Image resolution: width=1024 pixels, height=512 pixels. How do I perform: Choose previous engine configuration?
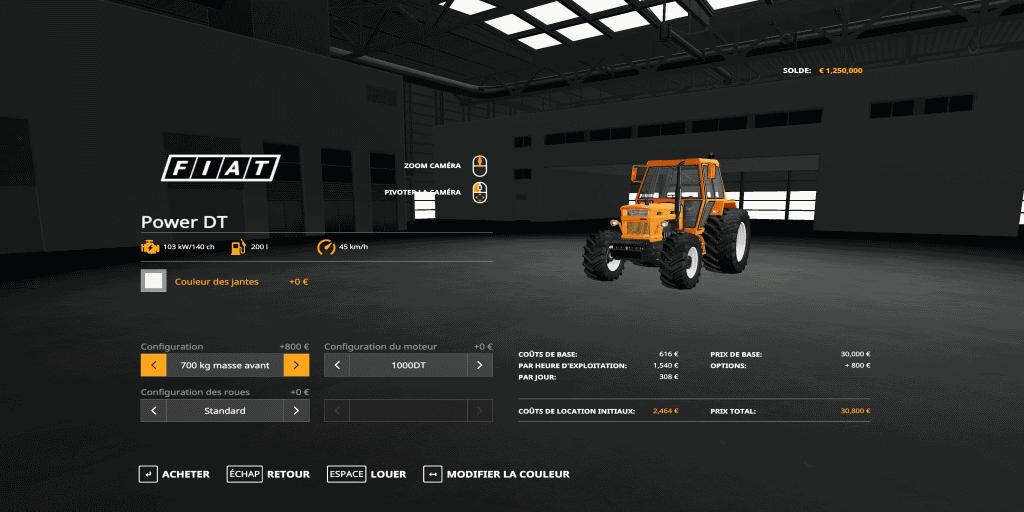pyautogui.click(x=337, y=365)
